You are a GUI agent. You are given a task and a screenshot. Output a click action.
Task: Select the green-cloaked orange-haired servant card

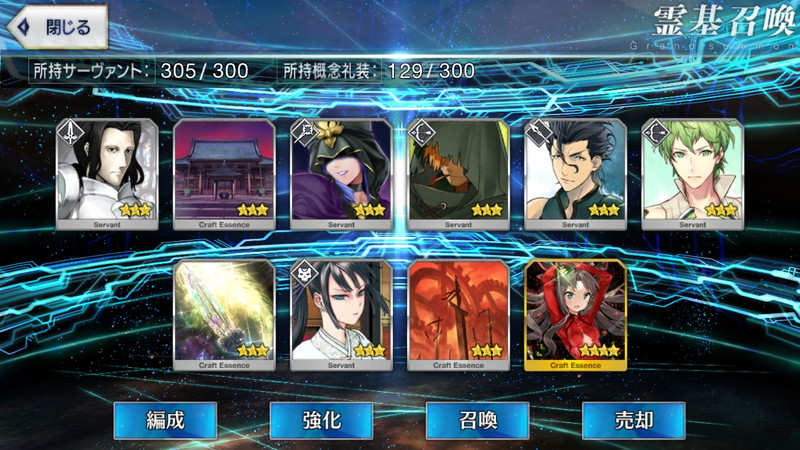pyautogui.click(x=458, y=174)
